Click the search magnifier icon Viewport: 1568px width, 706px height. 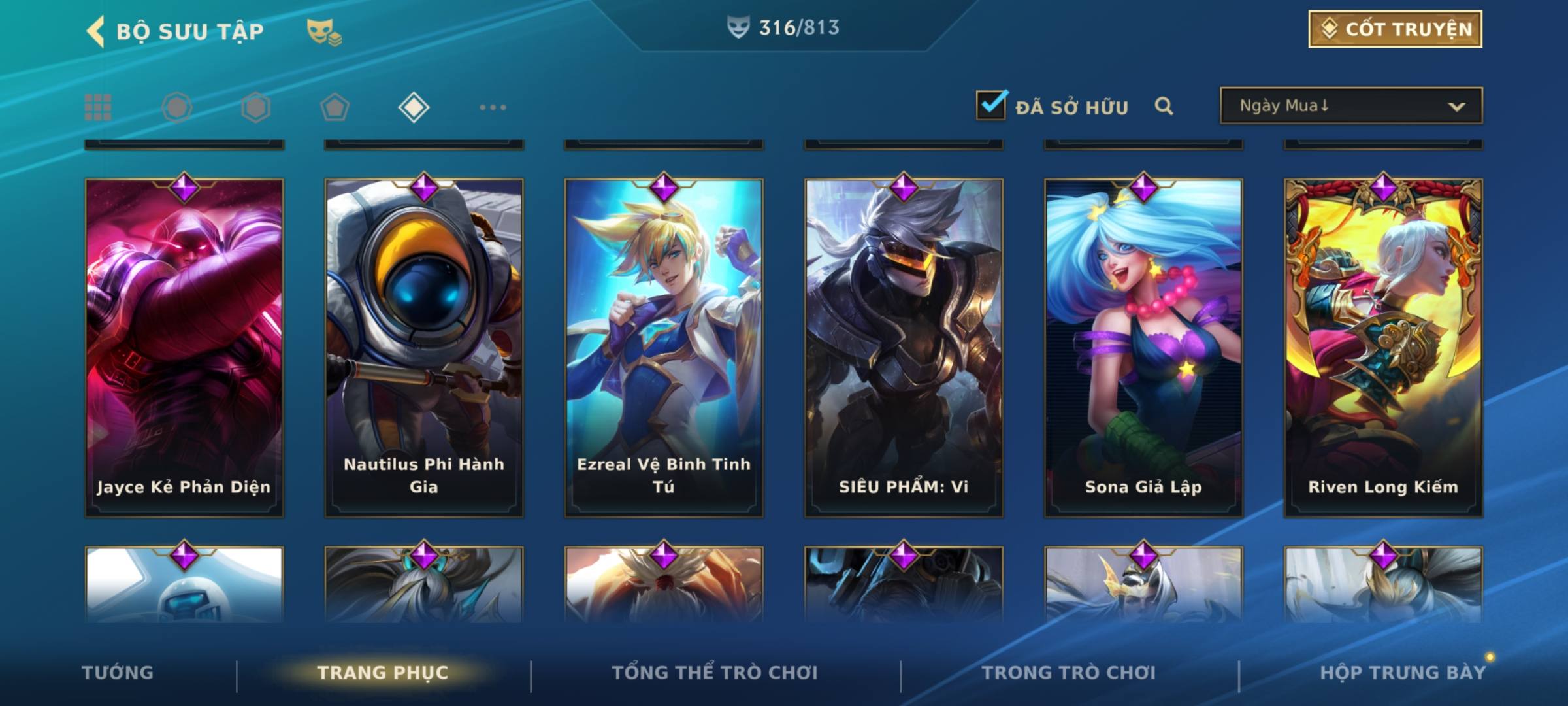pos(1164,107)
